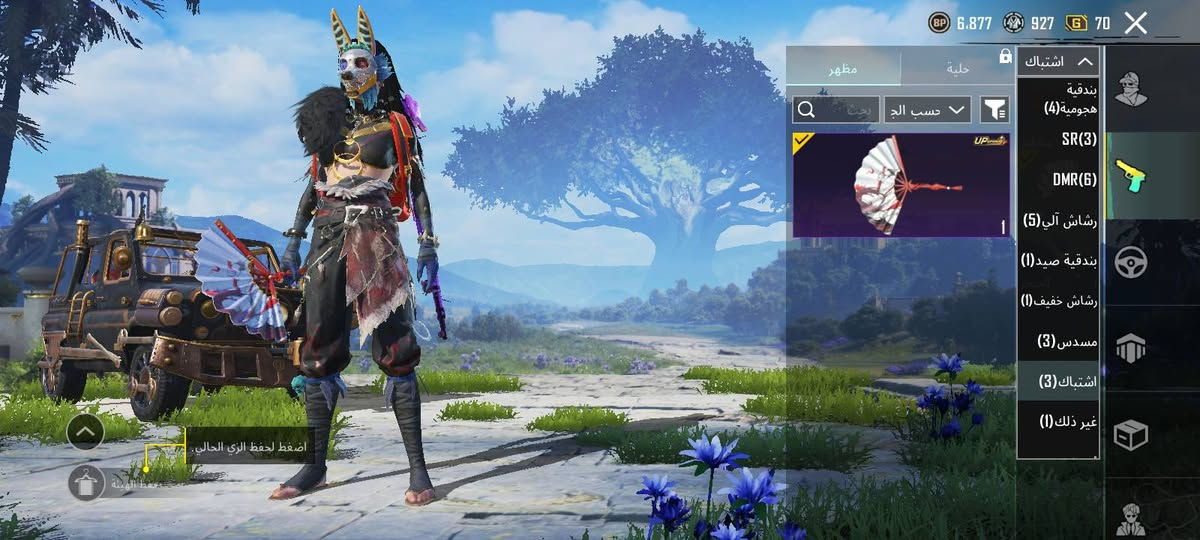1200x540 pixels.
Task: Open the masked character outfit section
Action: tap(1130, 90)
